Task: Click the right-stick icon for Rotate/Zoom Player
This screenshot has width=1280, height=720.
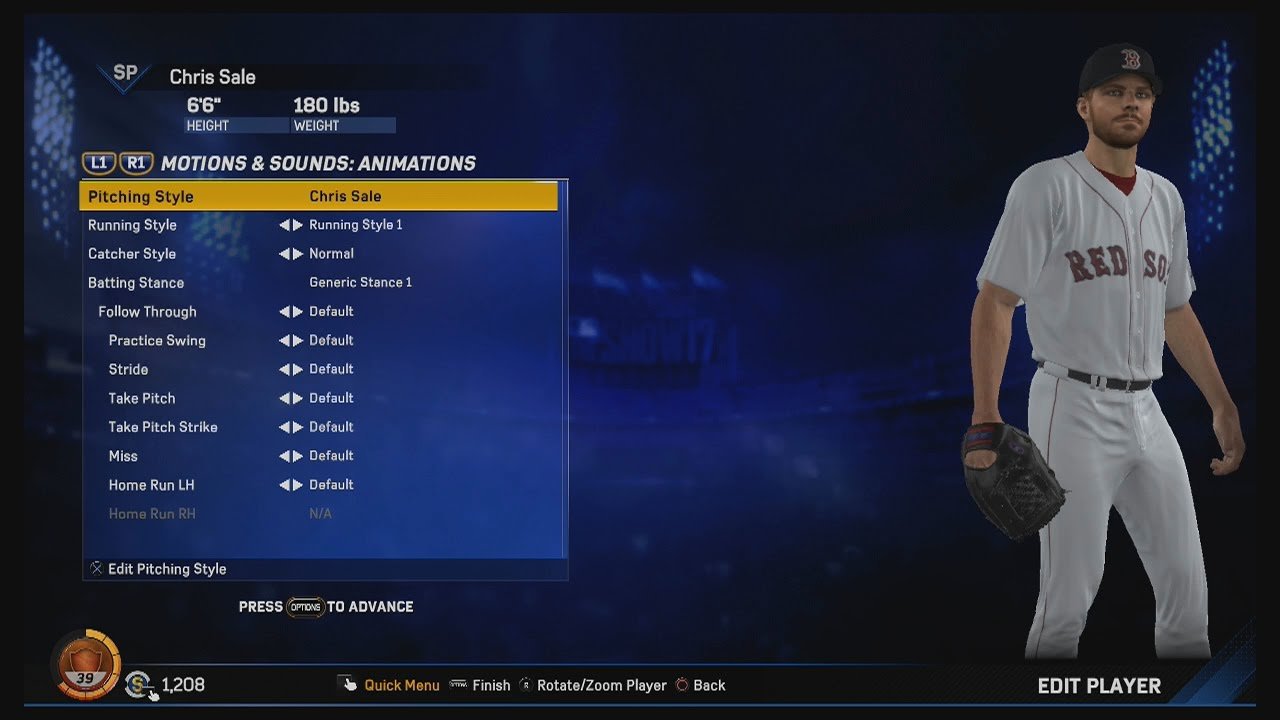Action: pos(527,685)
